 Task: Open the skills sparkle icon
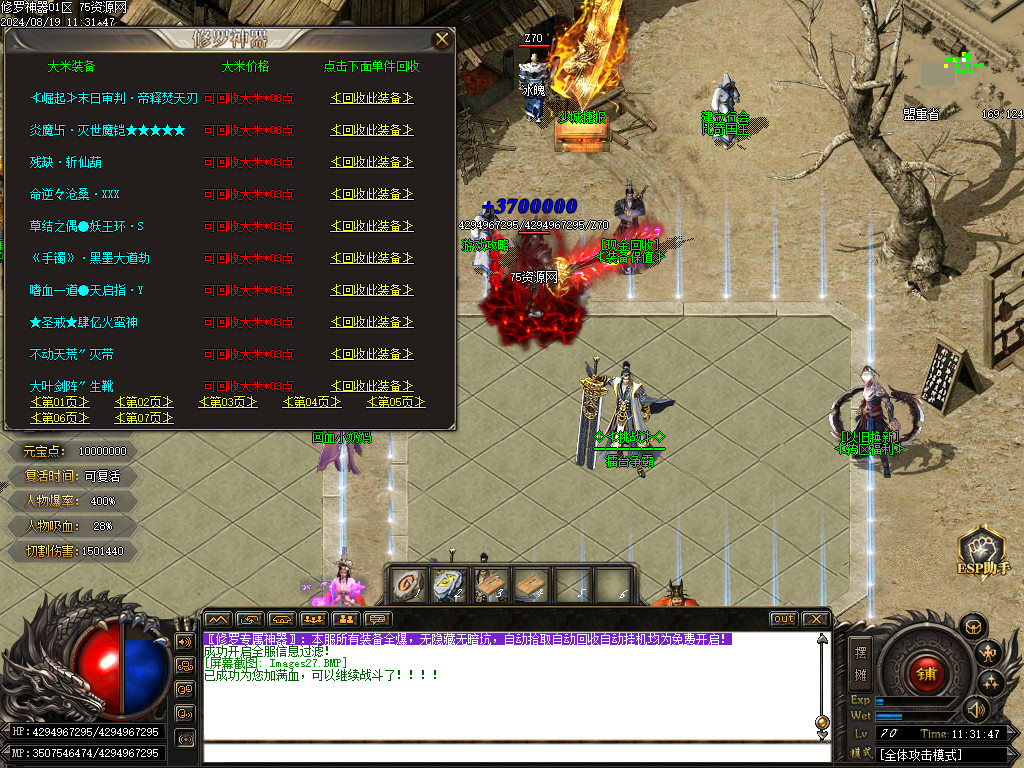click(x=991, y=683)
